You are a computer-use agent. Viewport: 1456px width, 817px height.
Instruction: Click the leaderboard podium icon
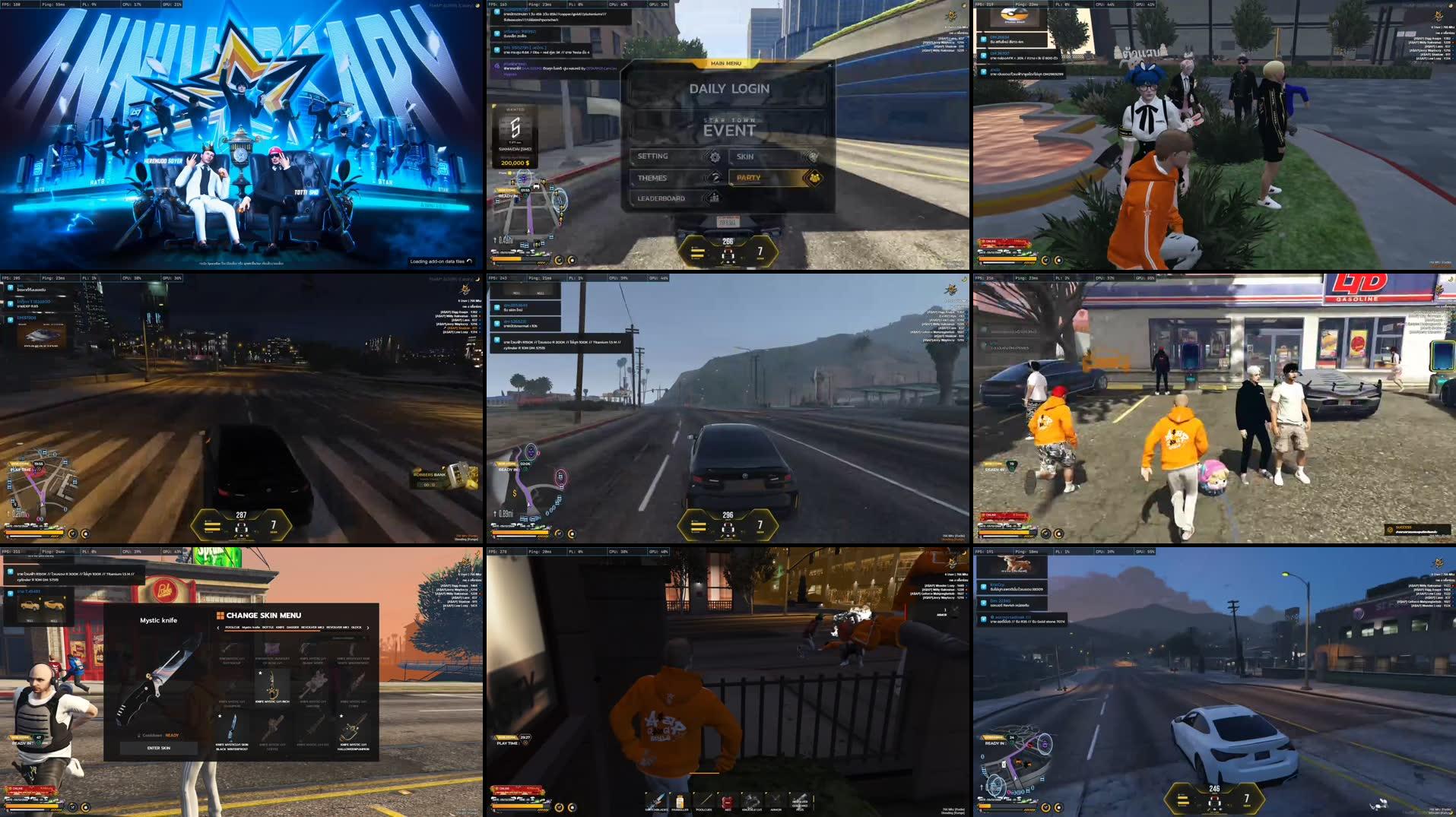pyautogui.click(x=715, y=199)
